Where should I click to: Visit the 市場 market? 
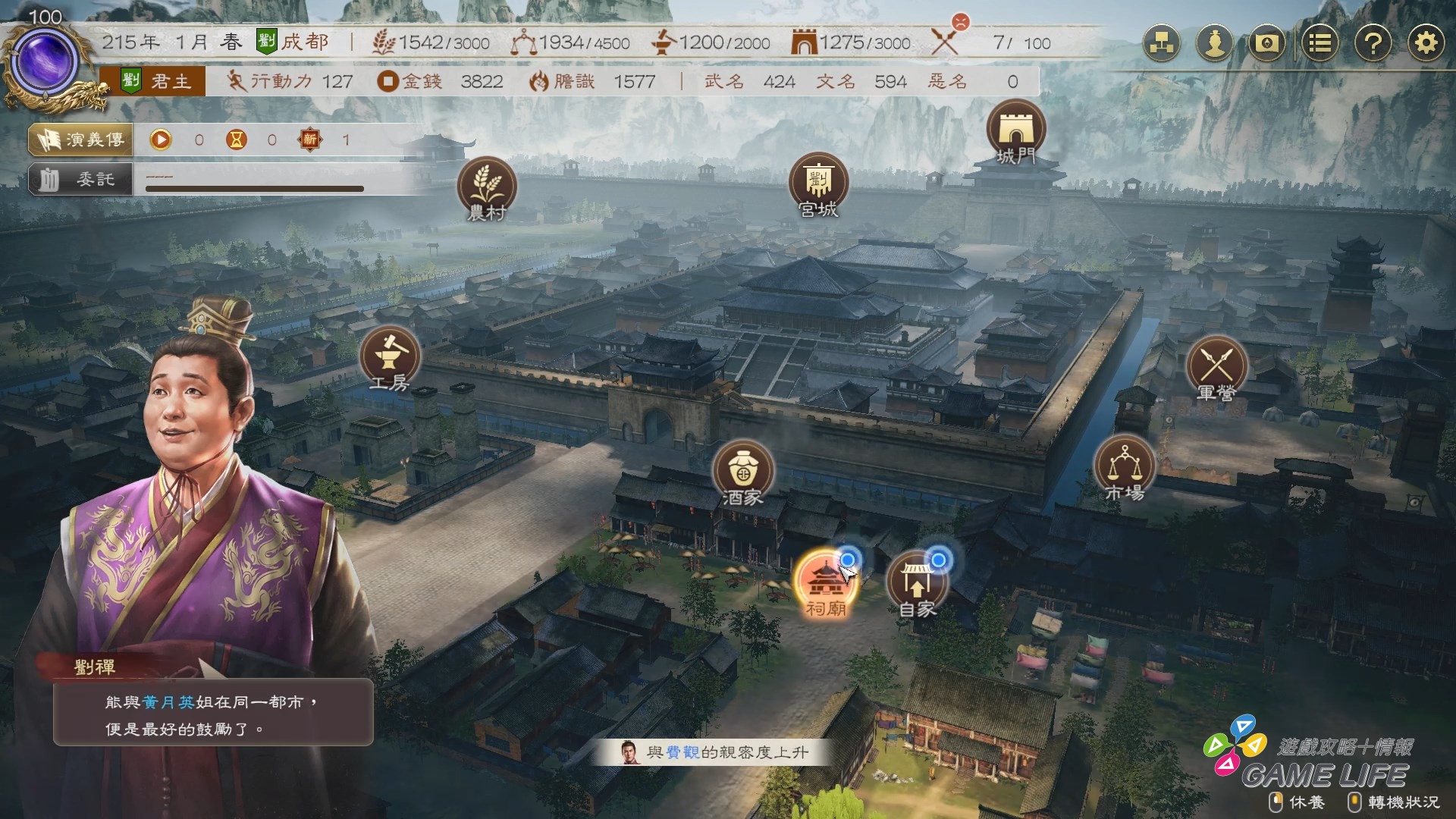coord(1125,466)
